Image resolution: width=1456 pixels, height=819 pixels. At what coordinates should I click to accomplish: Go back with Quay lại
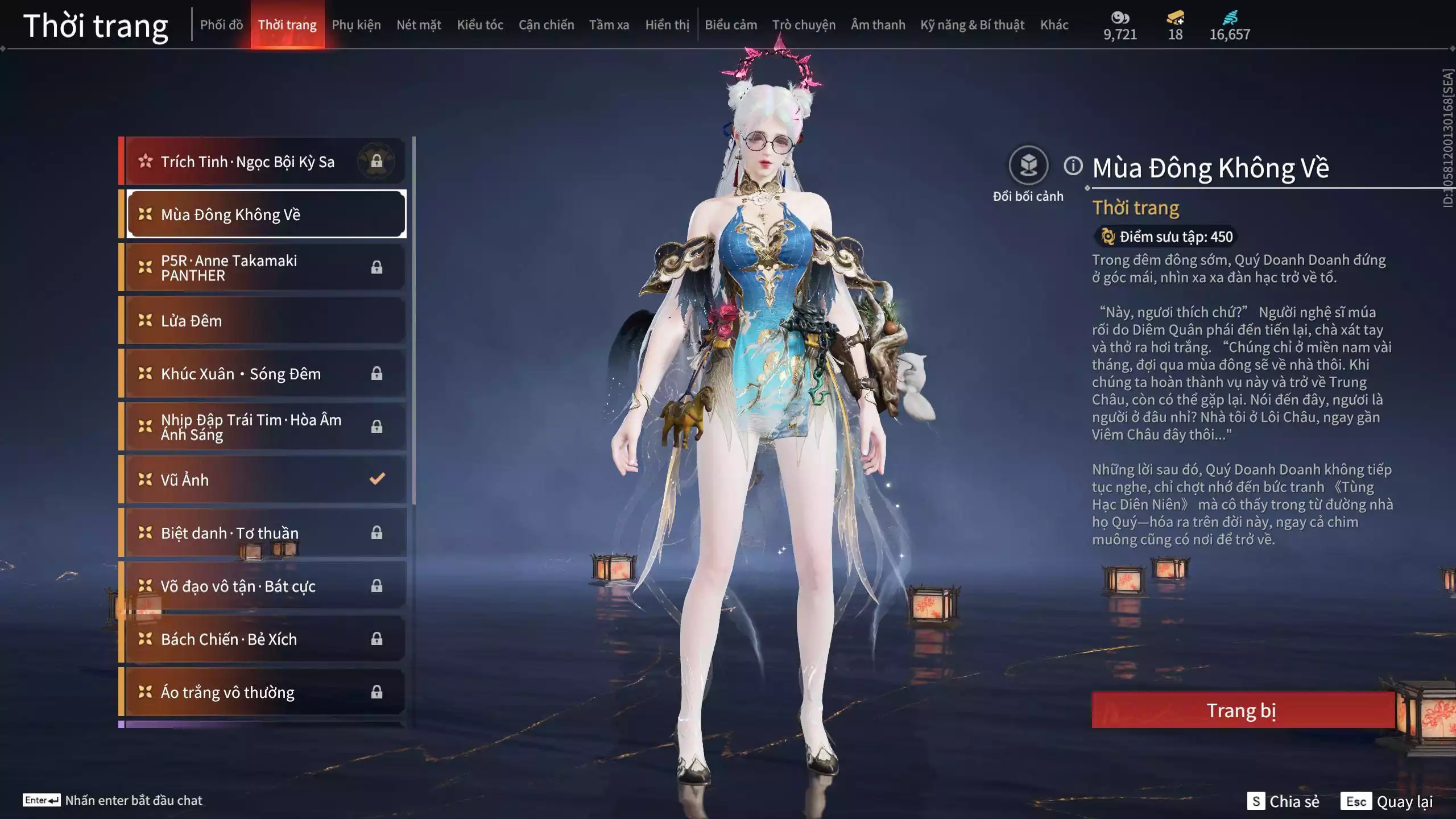[1387, 801]
